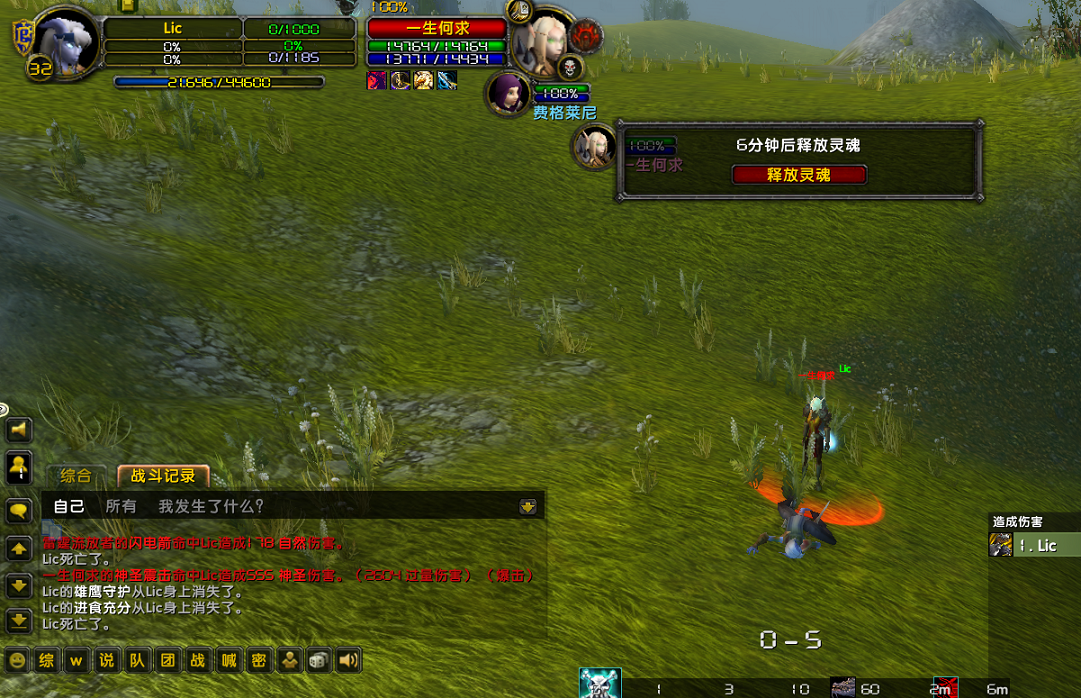
Task: Select the 战斗记录 combat log tab
Action: 163,476
